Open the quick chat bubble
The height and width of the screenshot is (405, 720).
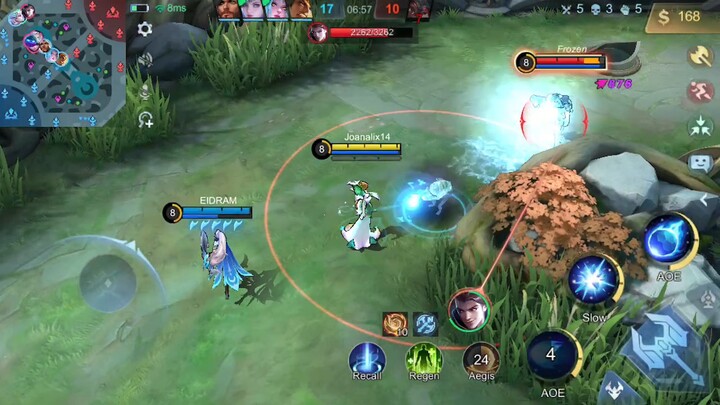699,162
